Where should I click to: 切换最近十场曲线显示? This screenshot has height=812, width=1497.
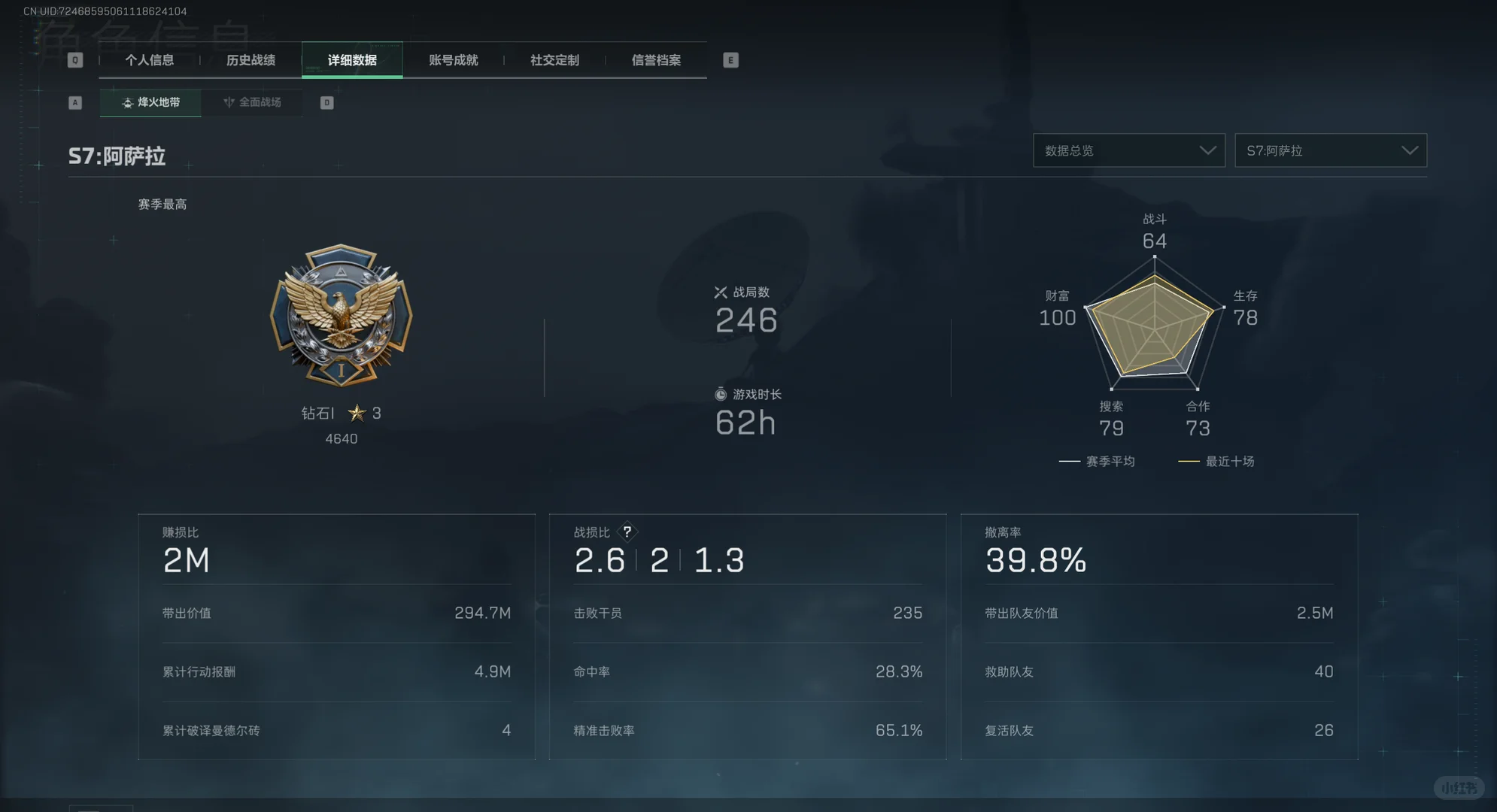[1216, 461]
